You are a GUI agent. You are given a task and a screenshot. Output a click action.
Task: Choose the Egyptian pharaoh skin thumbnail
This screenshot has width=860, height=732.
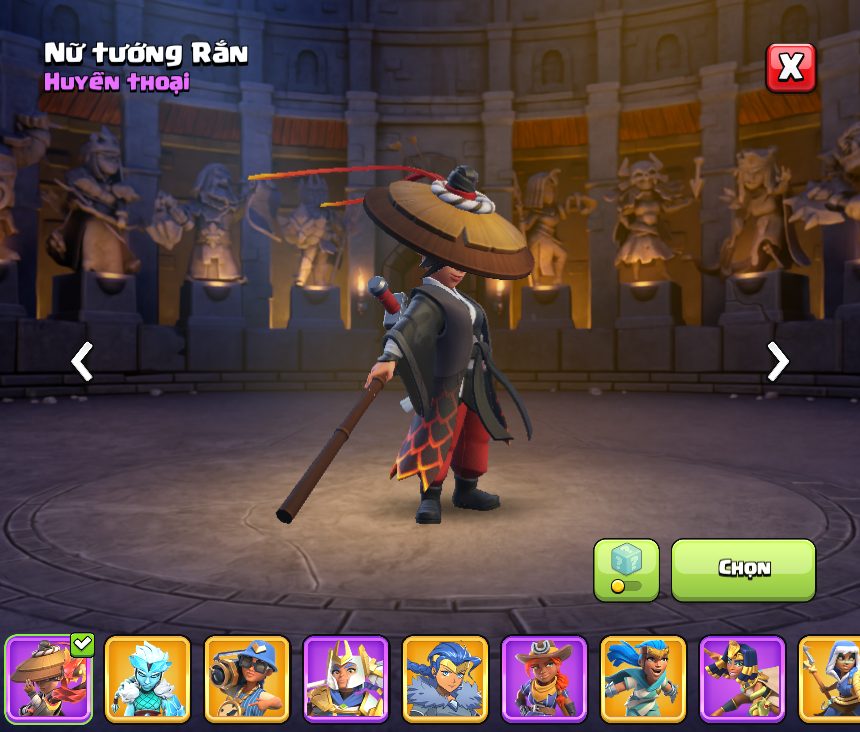pyautogui.click(x=742, y=678)
